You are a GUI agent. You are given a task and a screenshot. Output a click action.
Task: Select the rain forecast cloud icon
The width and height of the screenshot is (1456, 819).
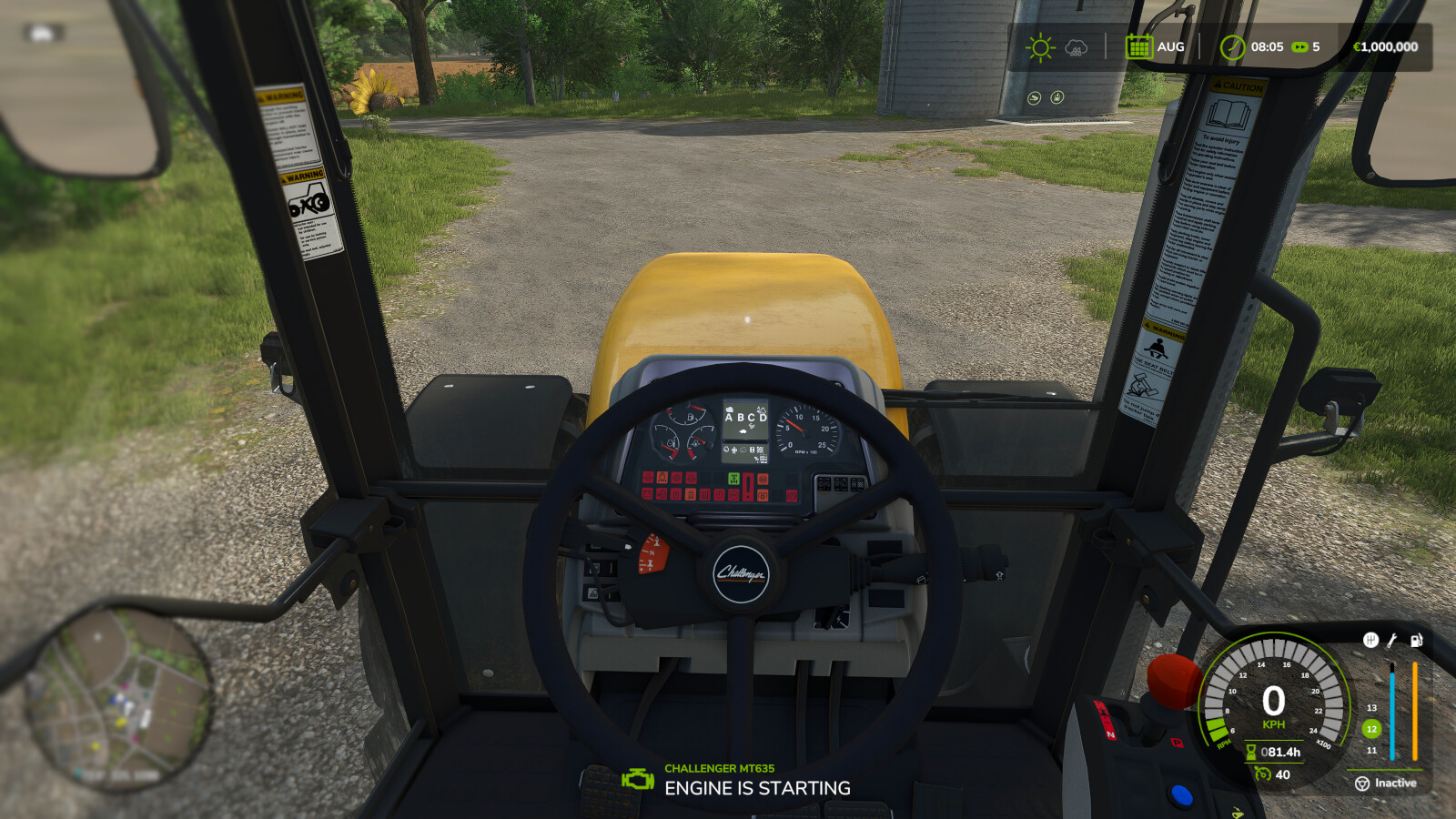point(1076,48)
